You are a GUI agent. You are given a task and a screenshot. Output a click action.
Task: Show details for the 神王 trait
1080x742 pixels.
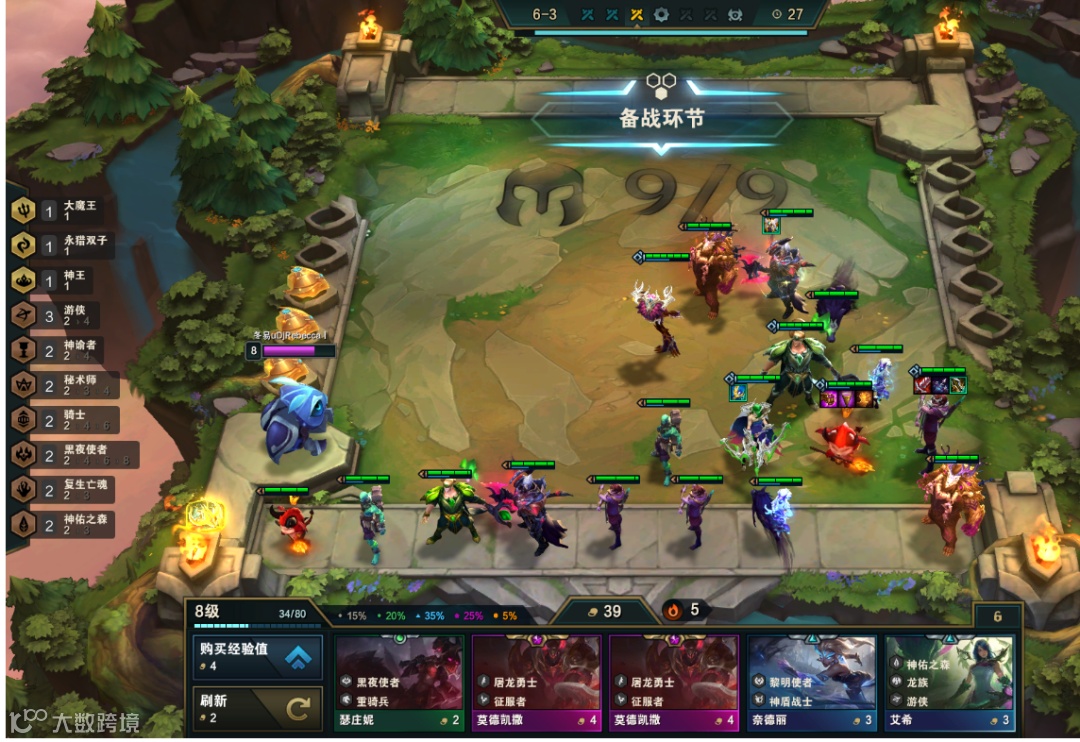pyautogui.click(x=62, y=282)
